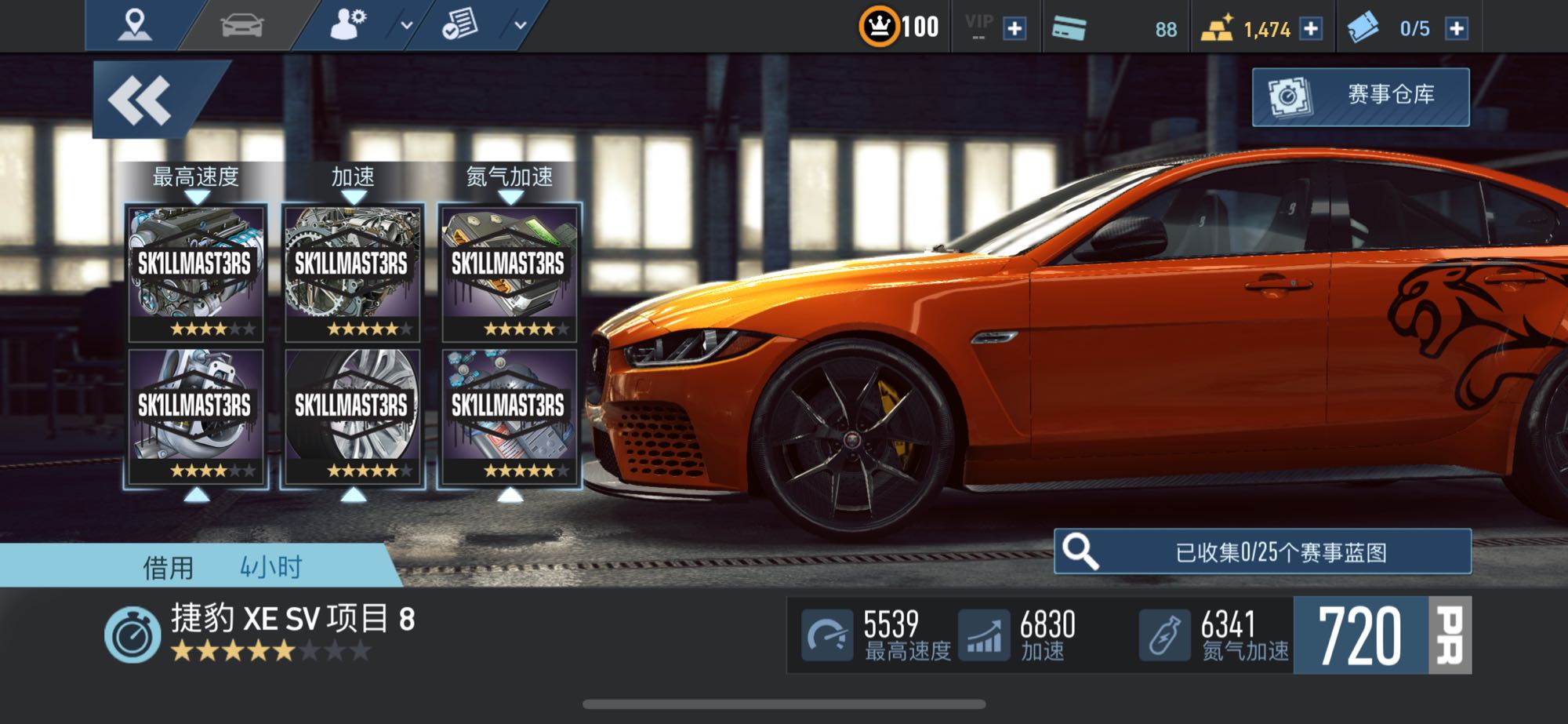Select the 最高速度 engine block part
The height and width of the screenshot is (724, 1568).
pyautogui.click(x=196, y=272)
